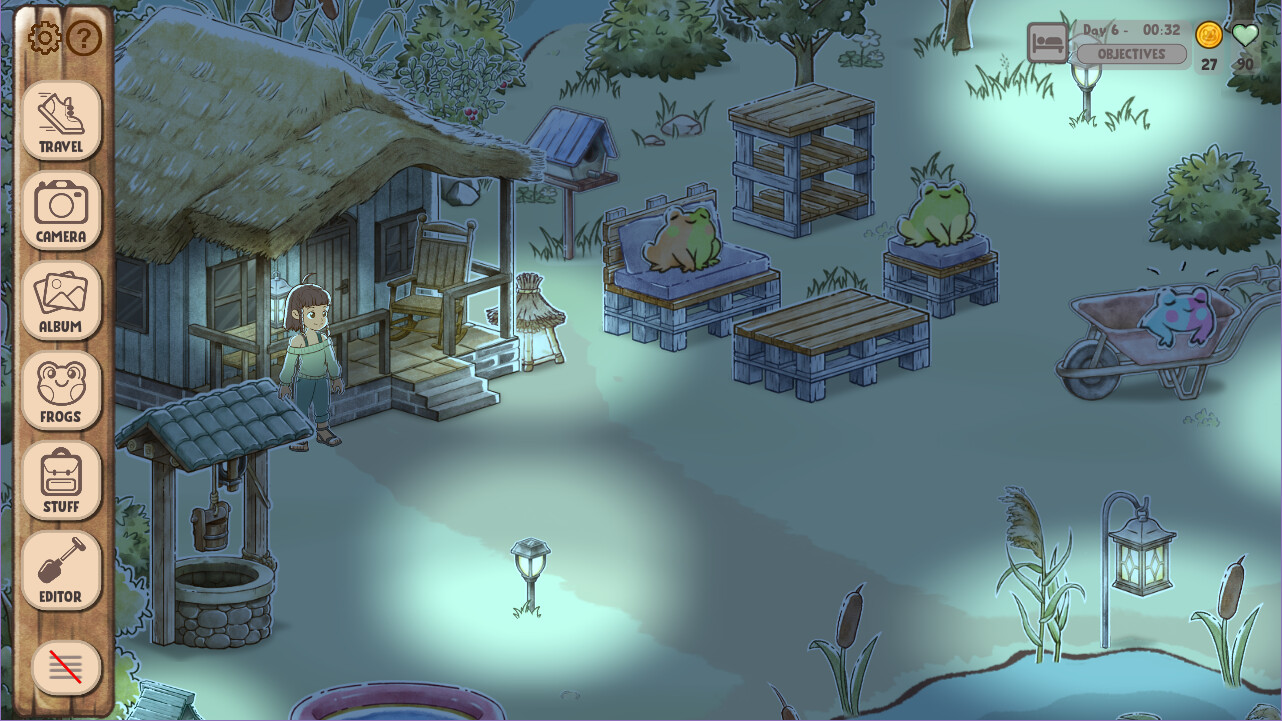View the Frogs collection
The image size is (1282, 721).
coord(61,388)
